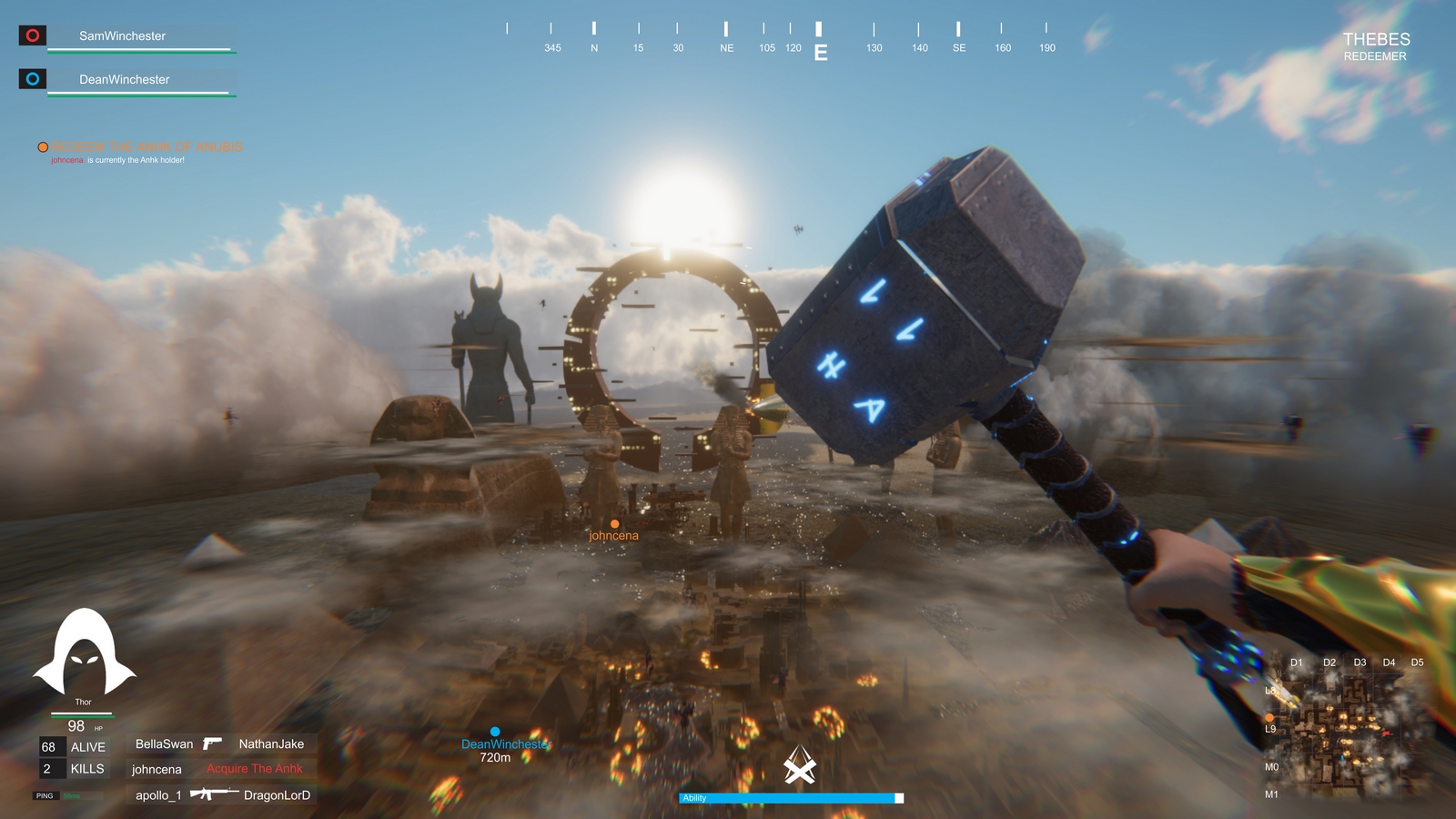Screen dimensions: 1456x819
Task: Click the rifle icon between apollo_1 and DragonLorD
Action: [215, 793]
